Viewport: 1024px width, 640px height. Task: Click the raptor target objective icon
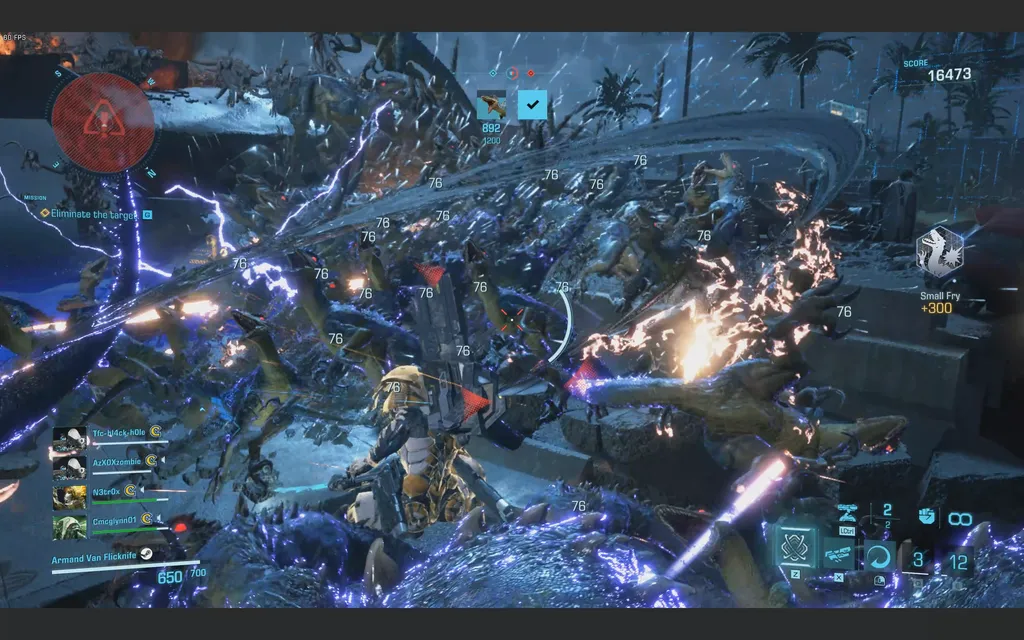491,105
